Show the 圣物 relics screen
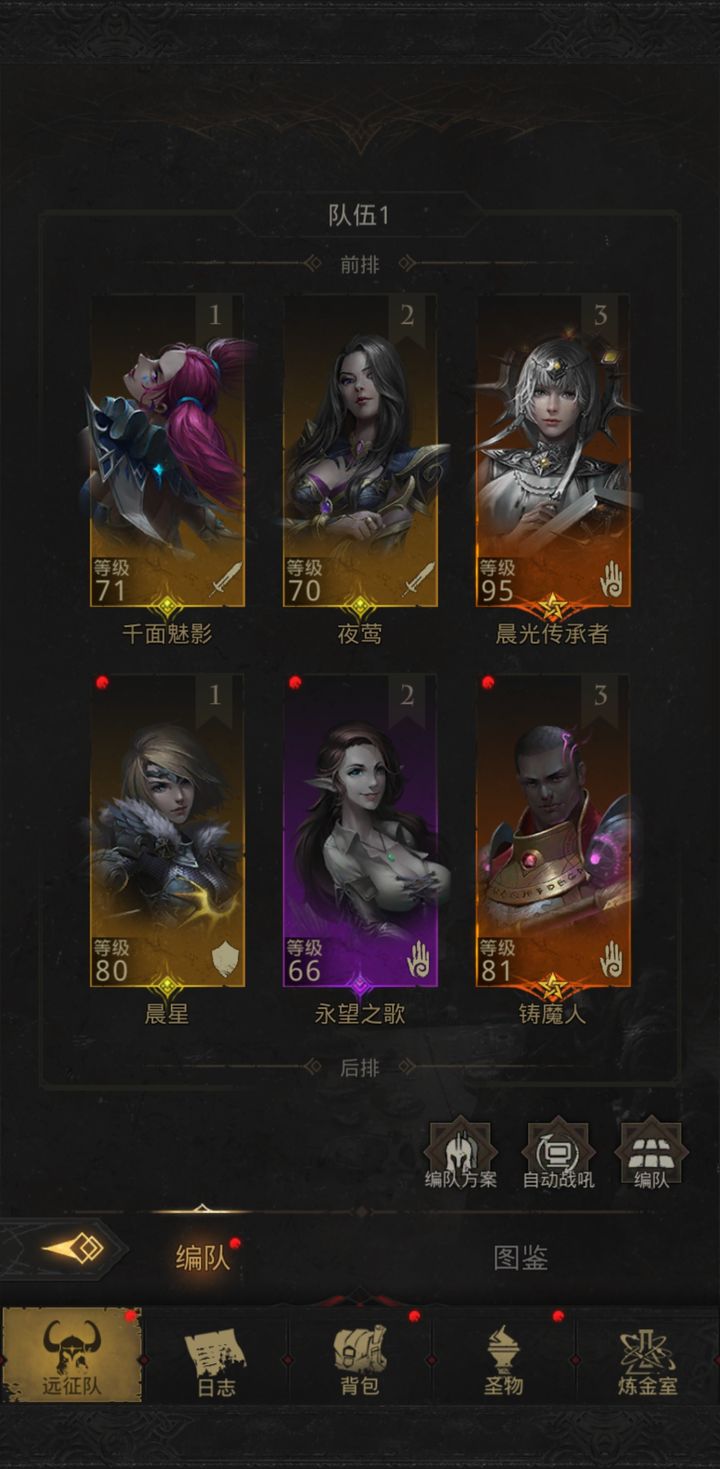This screenshot has height=1469, width=720. 504,1357
